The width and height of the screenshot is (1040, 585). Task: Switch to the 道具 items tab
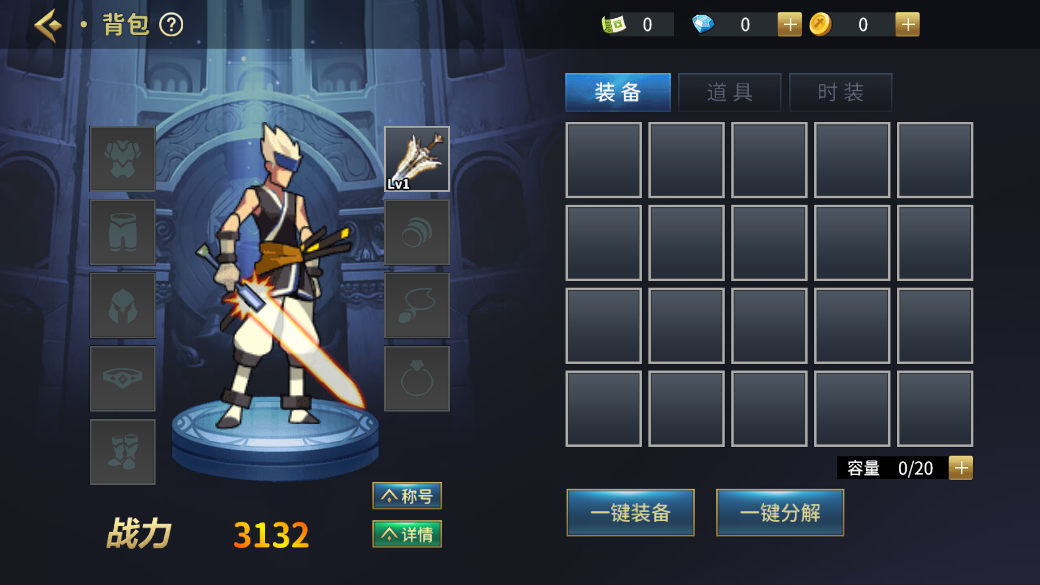pos(729,93)
